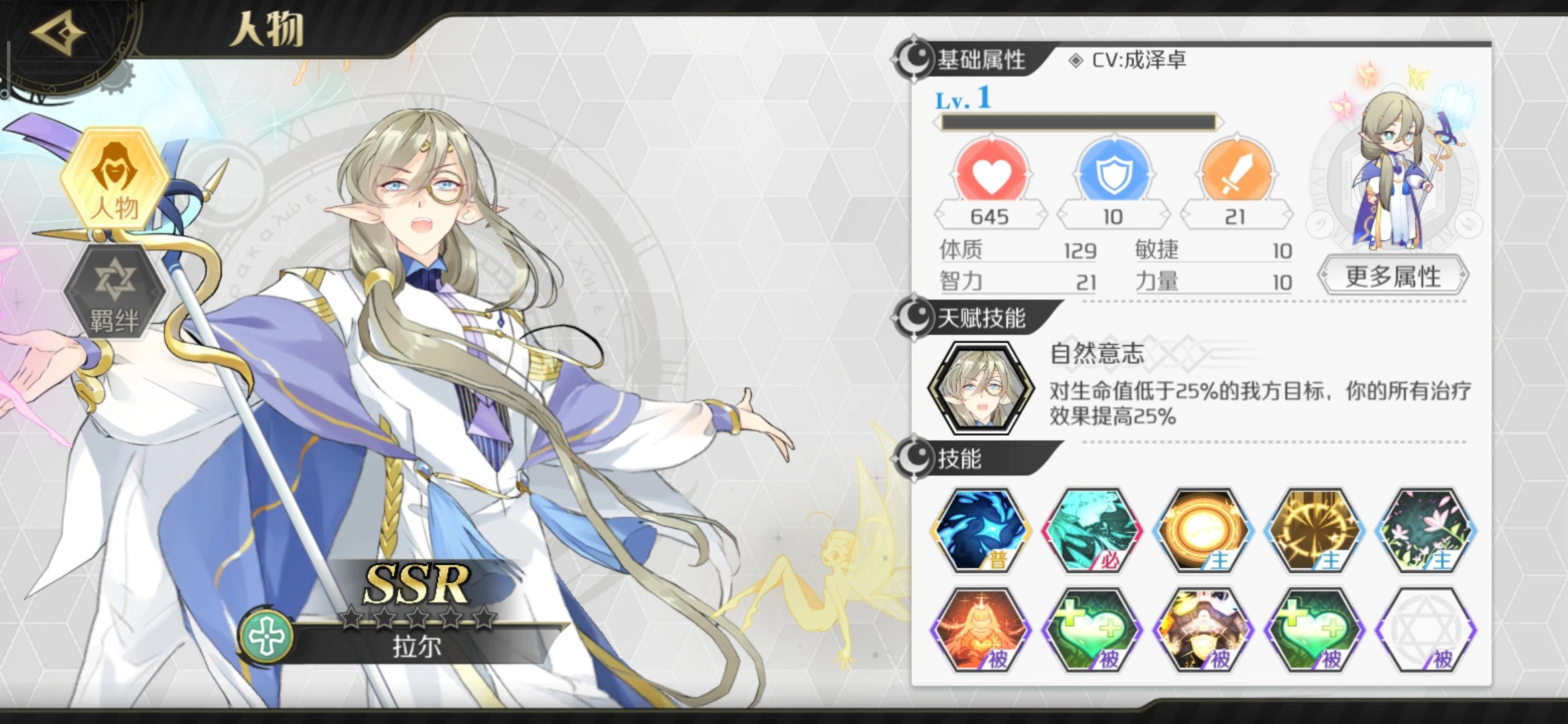Click the blue shield defense icon
Image resolution: width=1568 pixels, height=724 pixels.
(x=1114, y=173)
